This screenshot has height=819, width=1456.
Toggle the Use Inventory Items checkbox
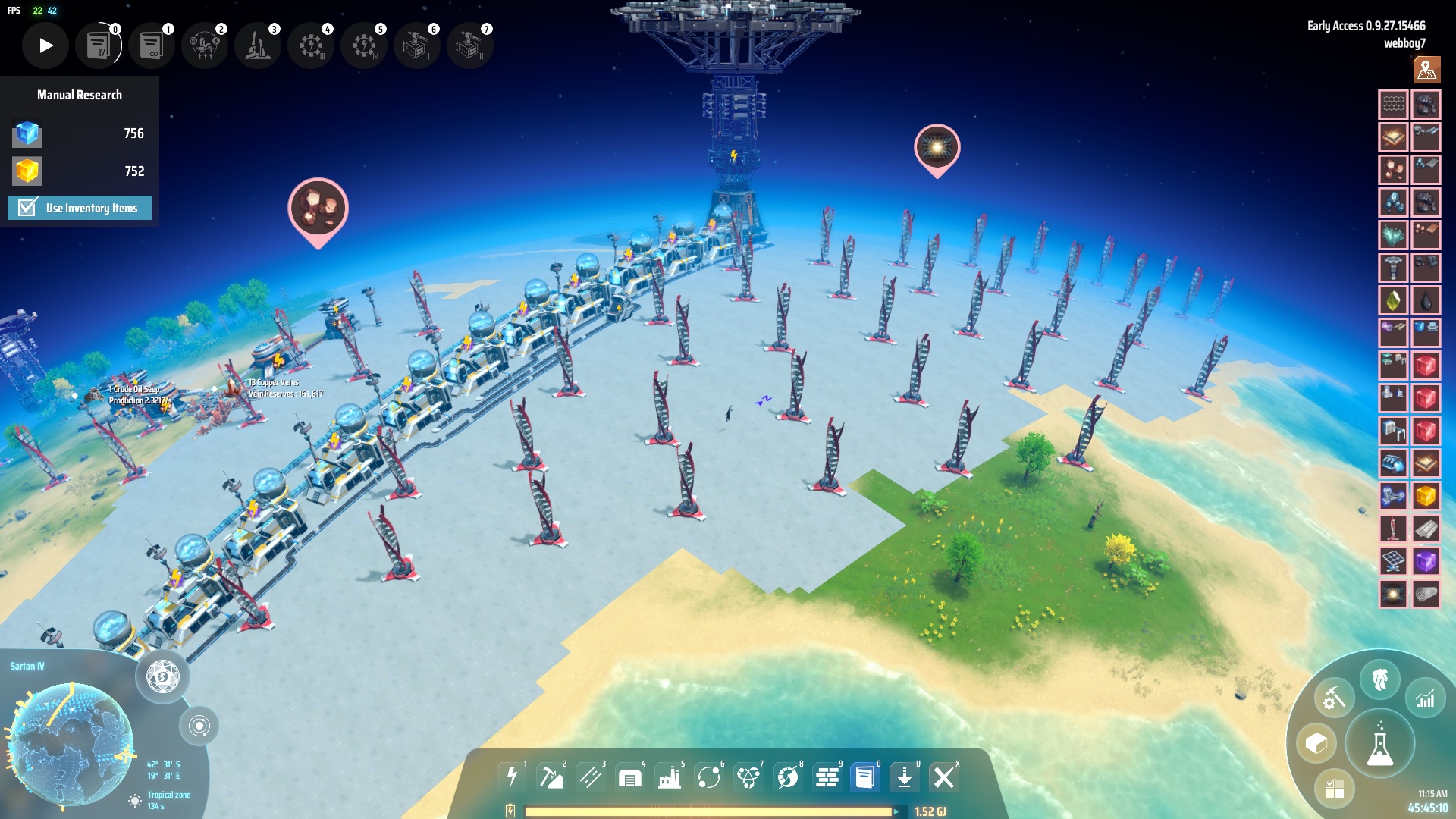[28, 208]
